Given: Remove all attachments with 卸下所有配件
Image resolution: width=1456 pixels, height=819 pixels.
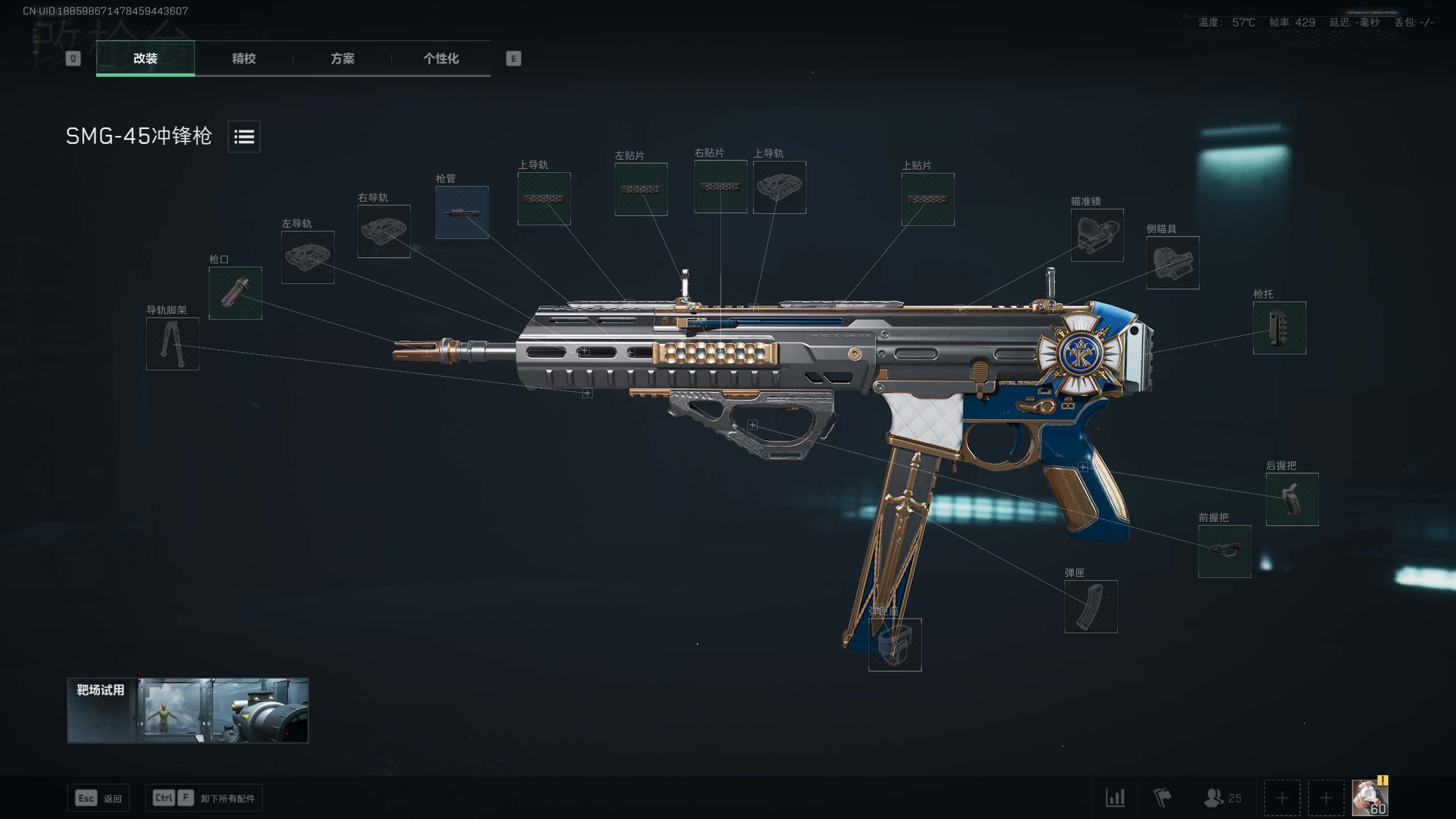Looking at the screenshot, I should tap(204, 799).
